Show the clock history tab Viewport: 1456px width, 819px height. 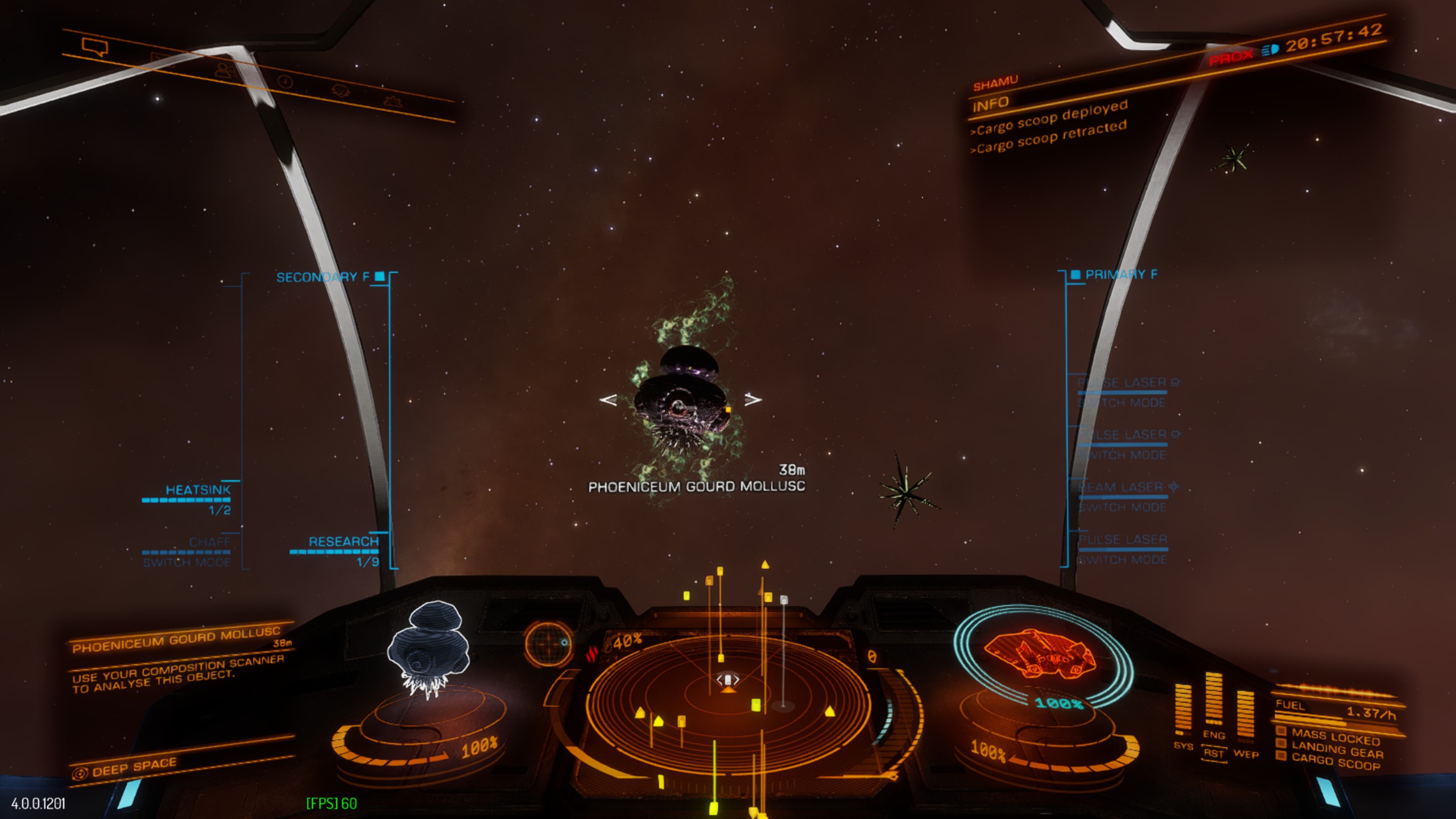pos(286,82)
